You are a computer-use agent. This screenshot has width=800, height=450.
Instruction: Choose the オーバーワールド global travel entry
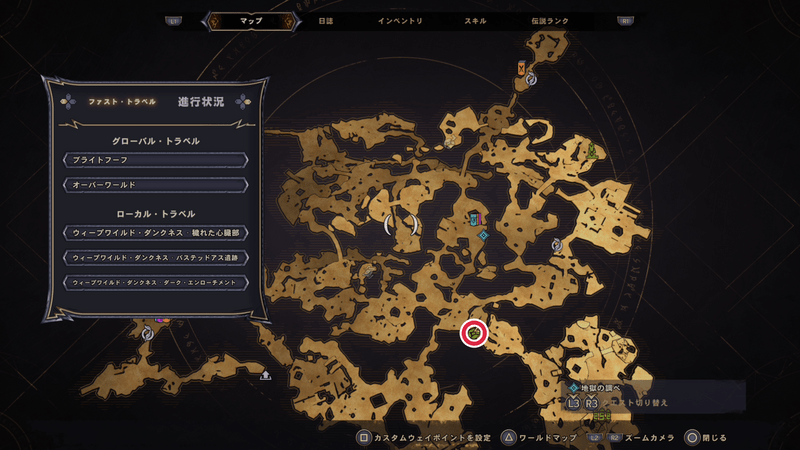click(154, 185)
